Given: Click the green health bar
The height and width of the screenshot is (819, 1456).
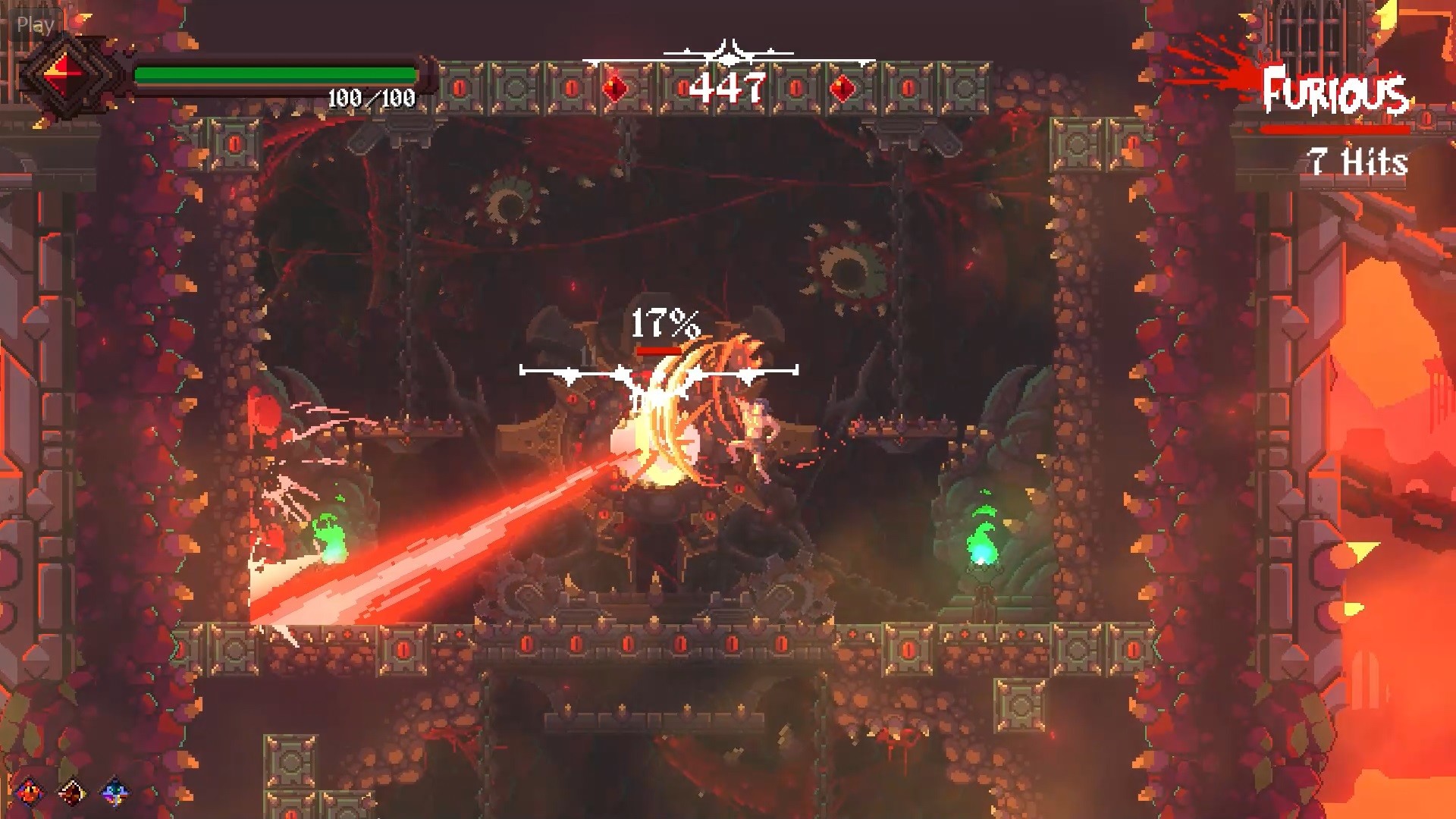Looking at the screenshot, I should (x=273, y=74).
